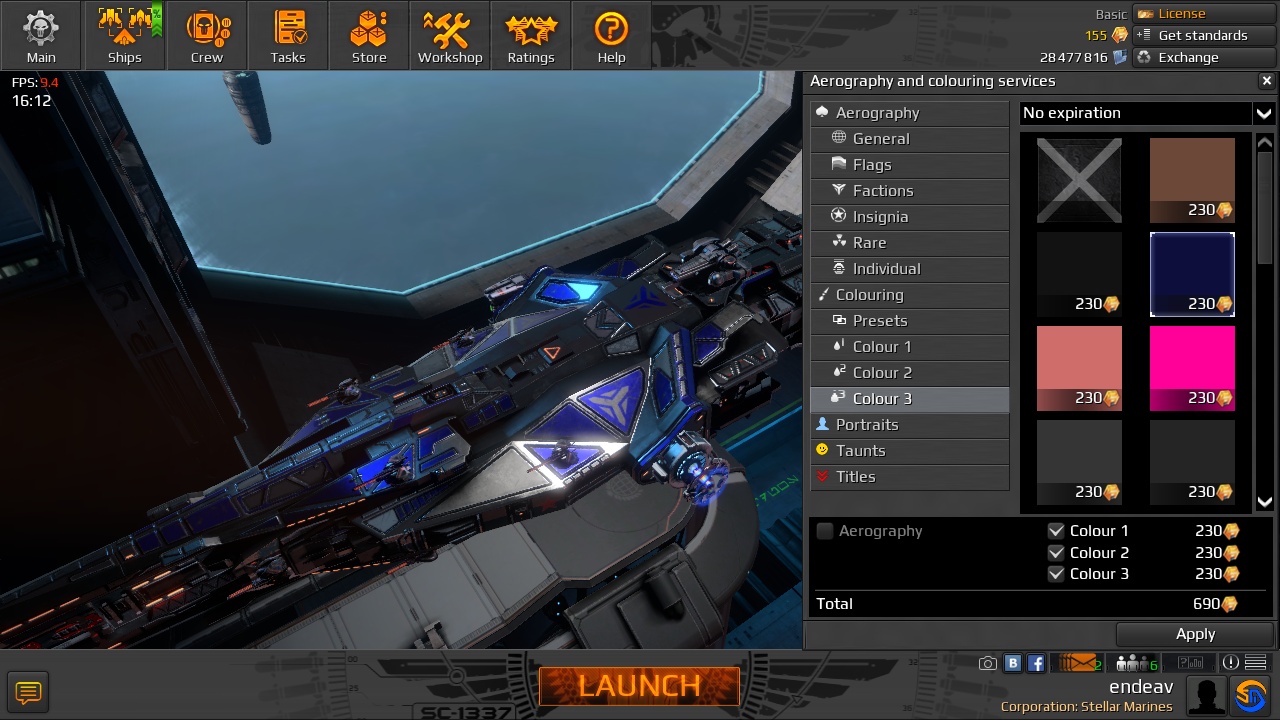Viewport: 1280px width, 720px height.
Task: Select the pink colour swatch
Action: pyautogui.click(x=1192, y=368)
